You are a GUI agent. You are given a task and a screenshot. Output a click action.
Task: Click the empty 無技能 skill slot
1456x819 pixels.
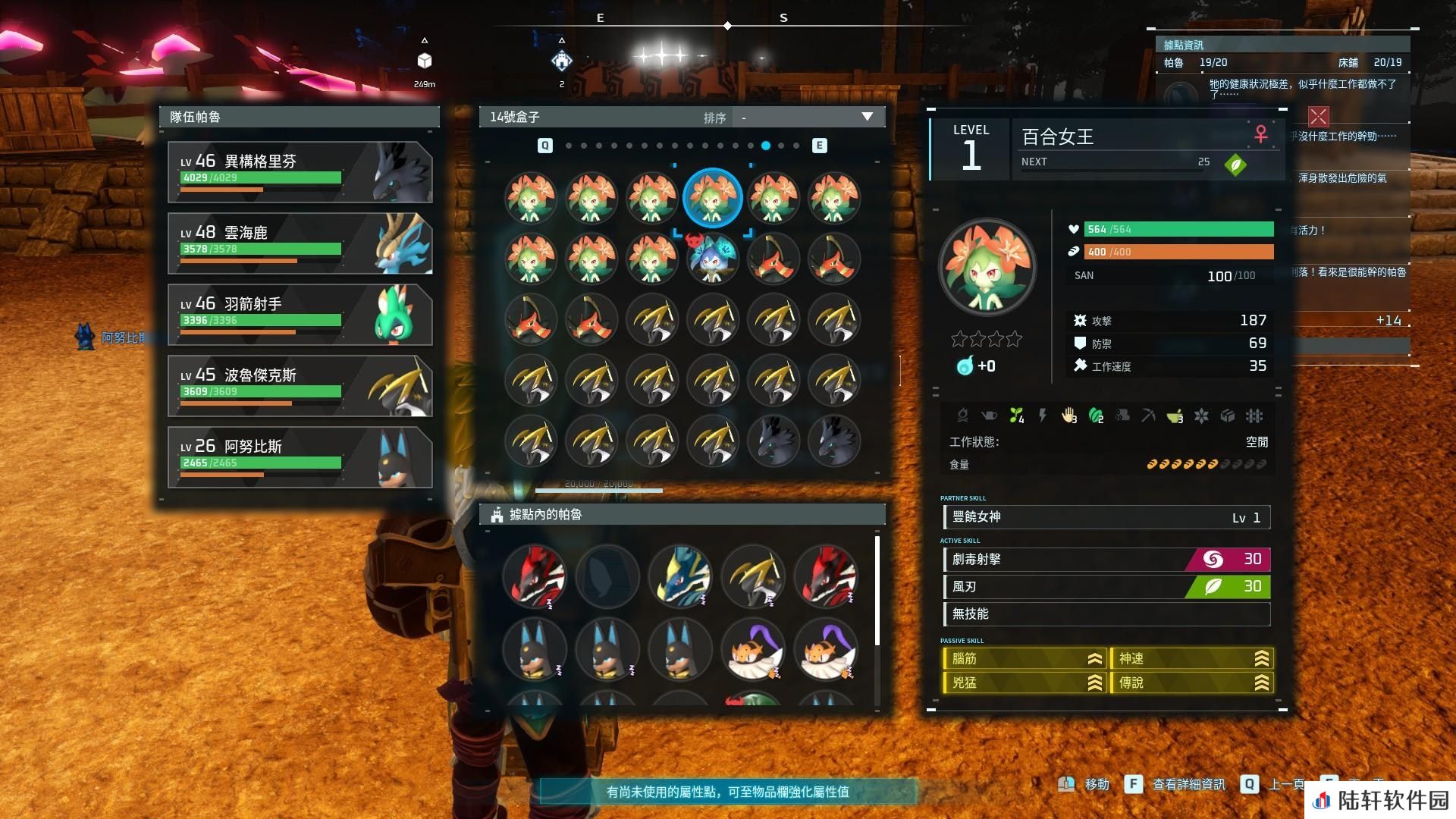pyautogui.click(x=1106, y=614)
